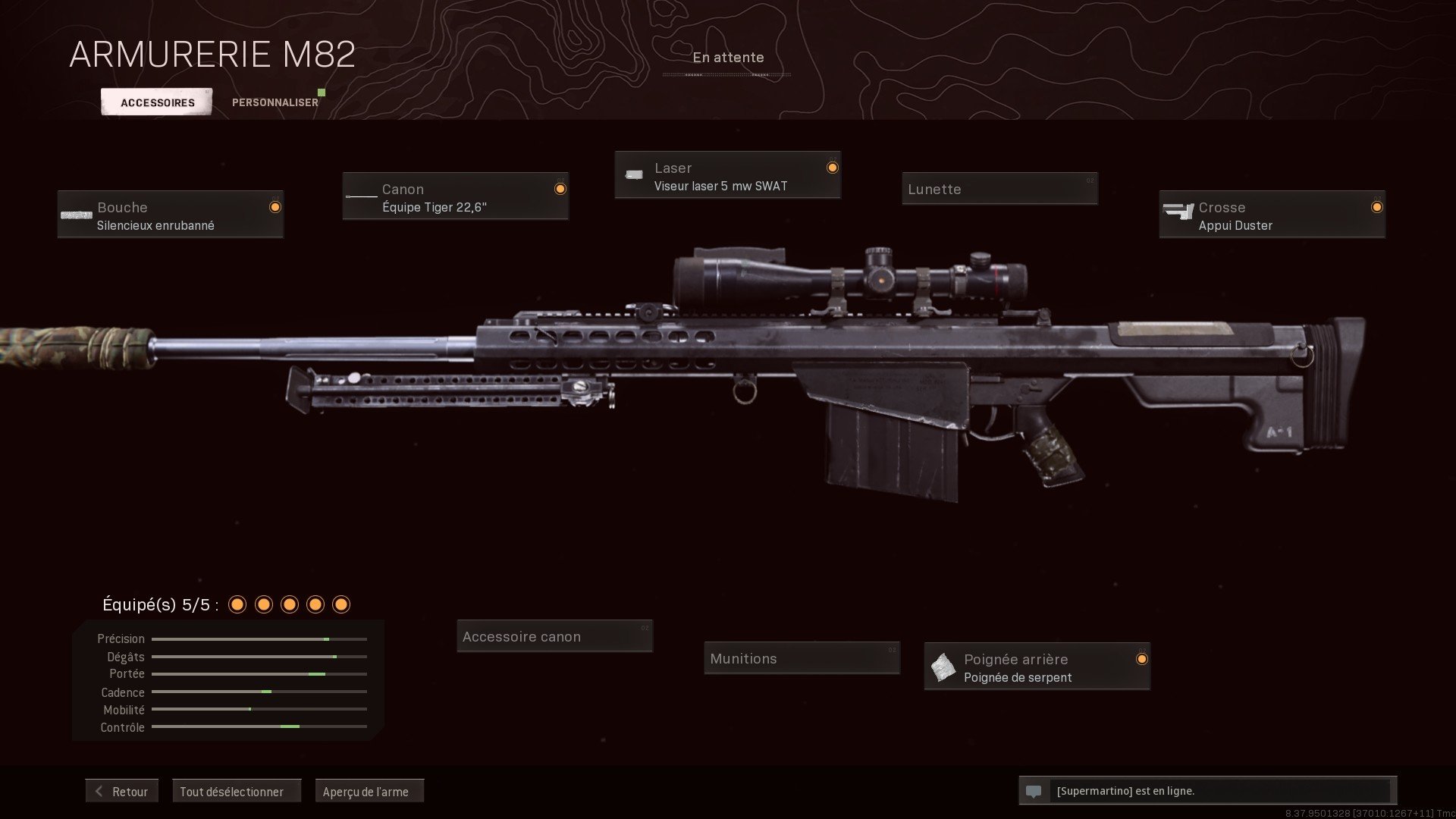Open the Munitions attachment slot
This screenshot has width=1456, height=819.
(802, 658)
